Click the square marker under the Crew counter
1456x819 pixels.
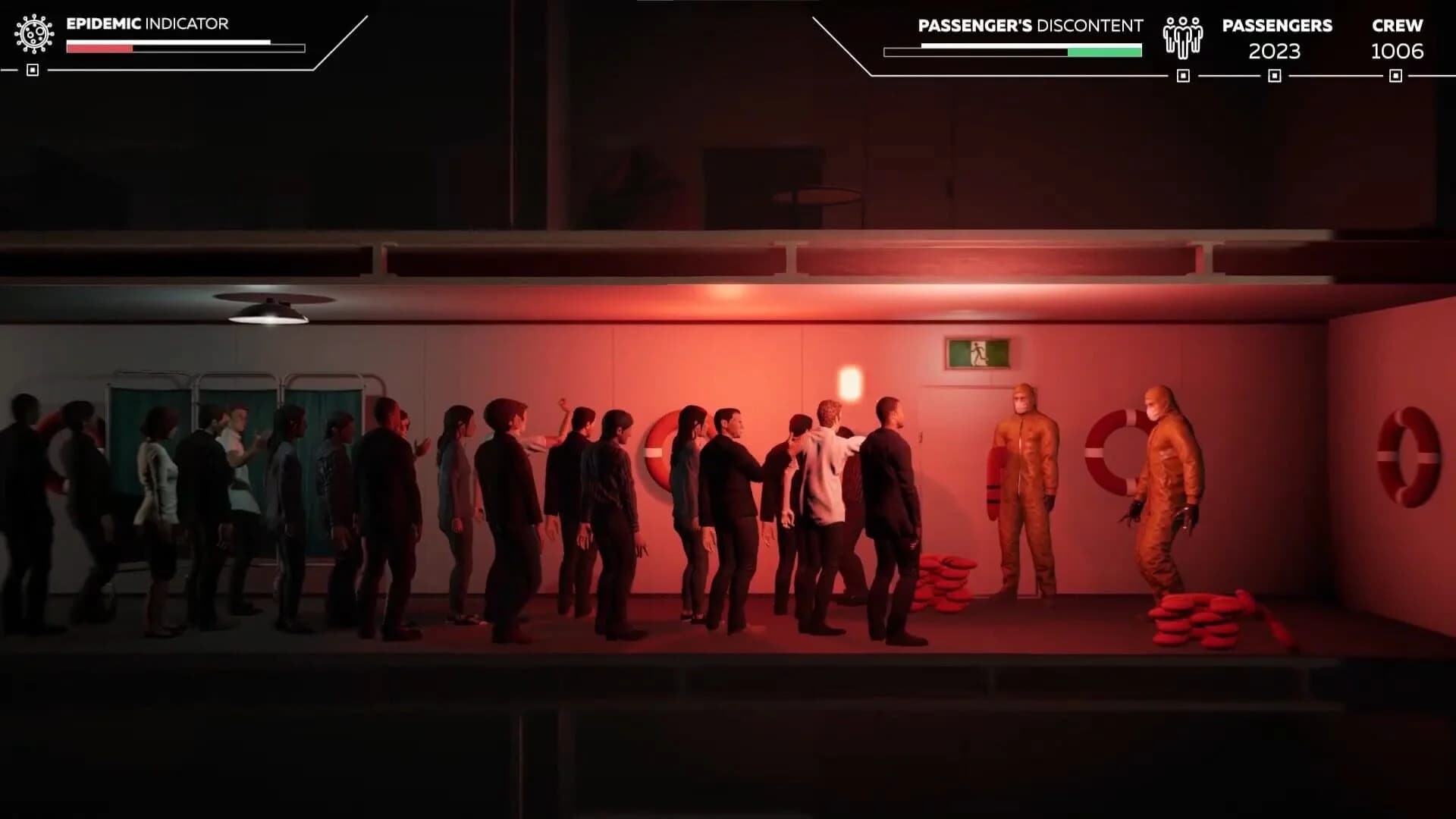1395,74
